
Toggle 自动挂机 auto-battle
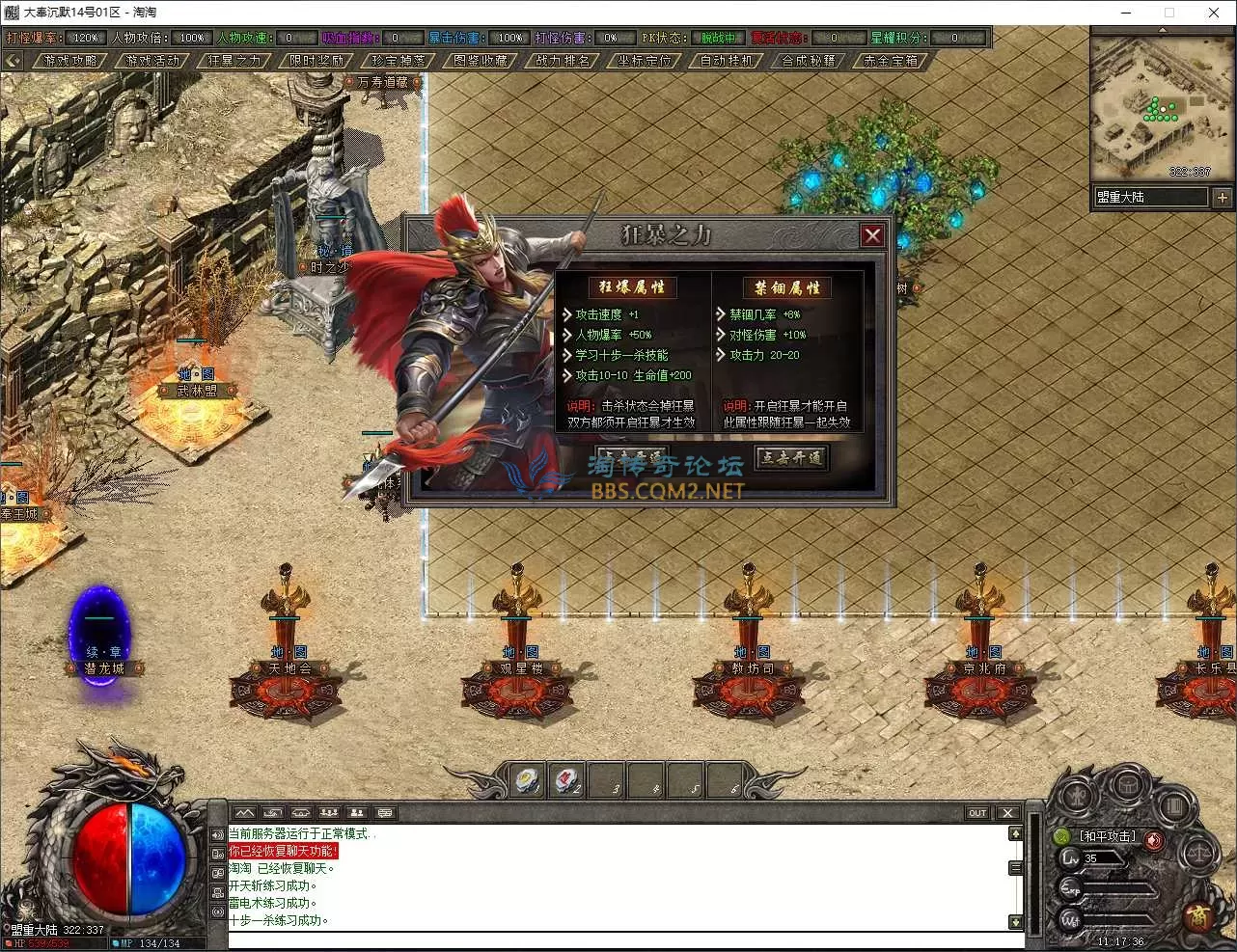[727, 60]
